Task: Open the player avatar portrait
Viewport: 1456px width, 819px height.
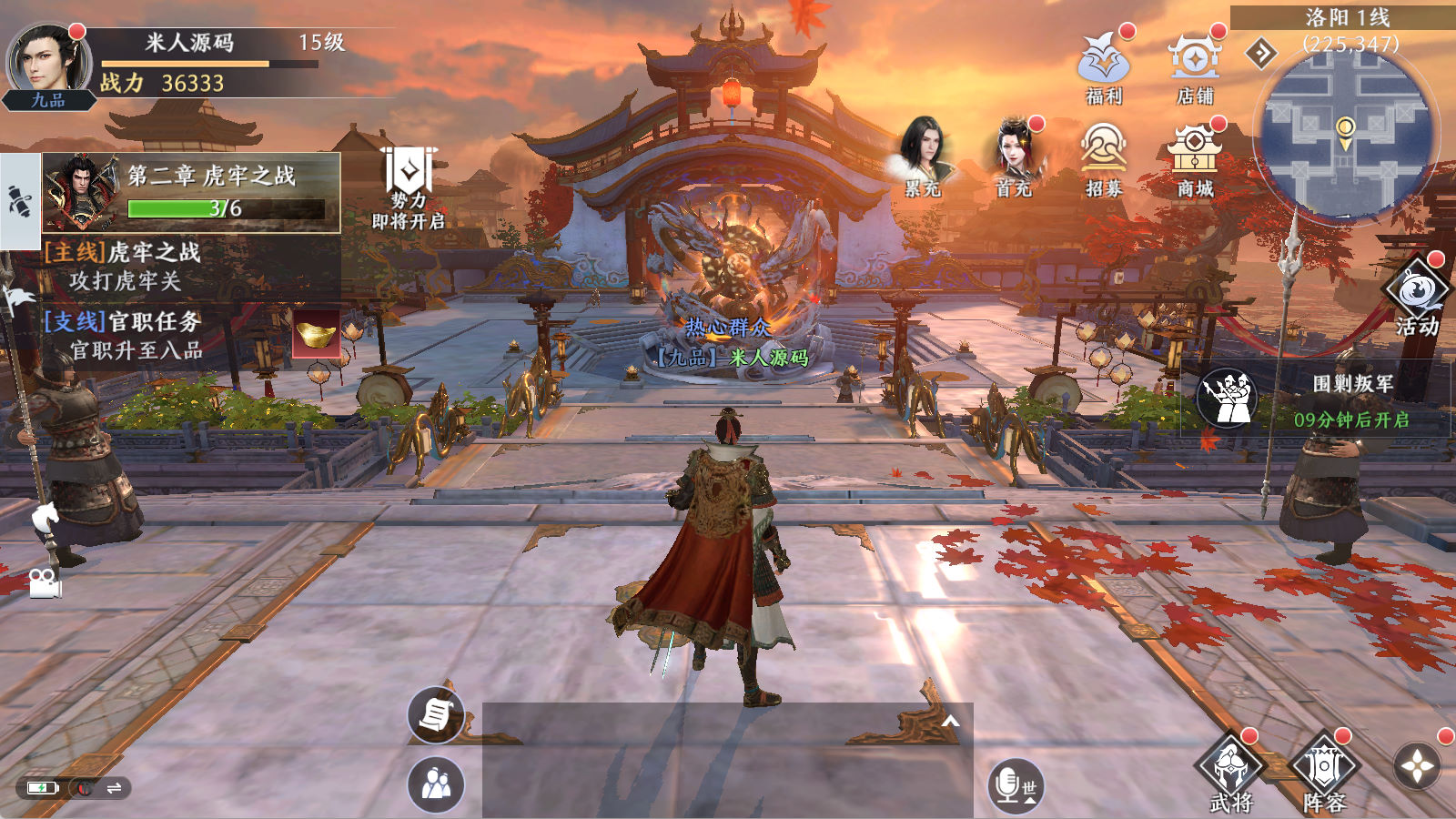Action: [x=48, y=64]
